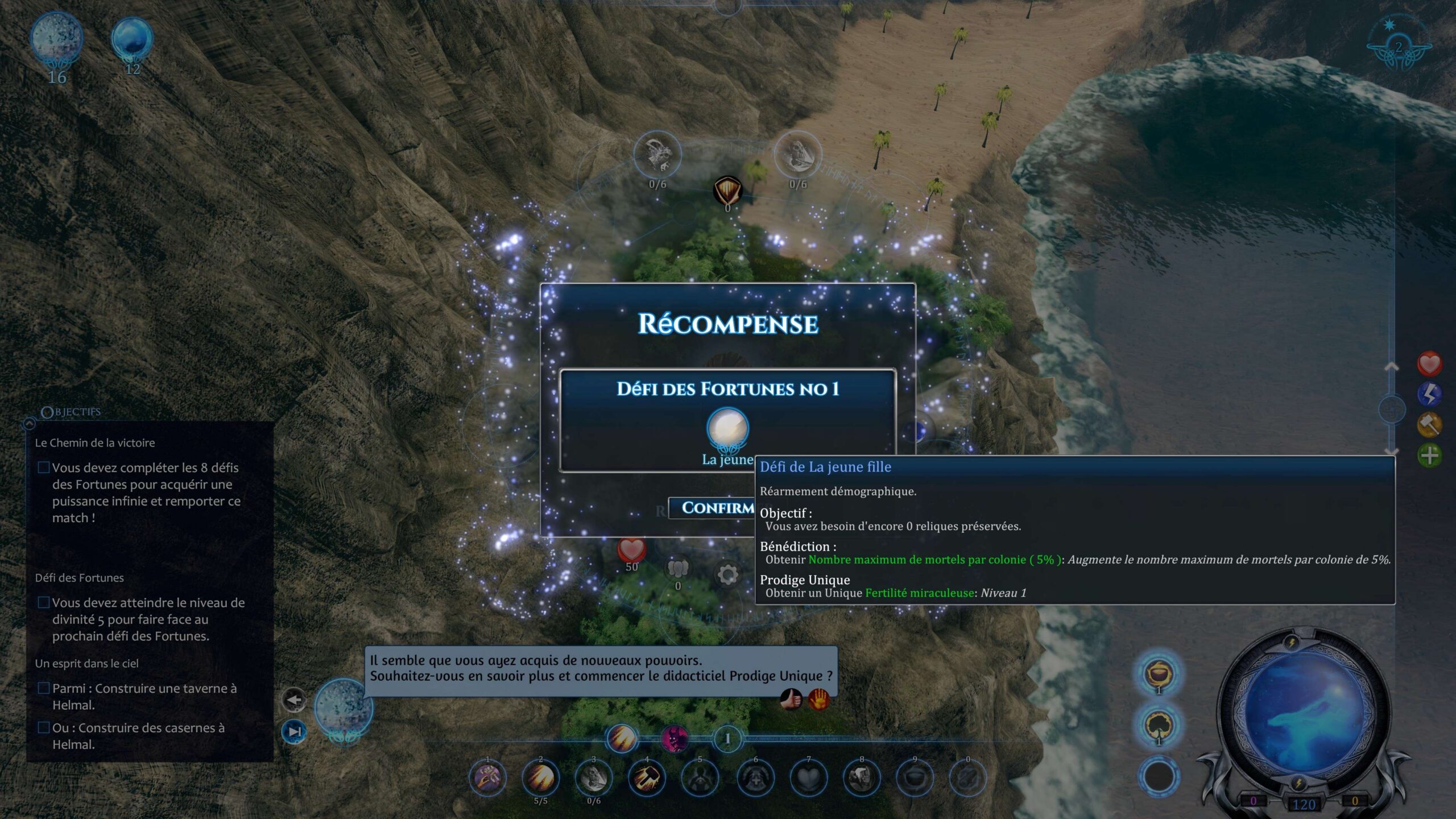Skip dialogue with the blue skip-forward button
The width and height of the screenshot is (1456, 819).
[x=294, y=731]
